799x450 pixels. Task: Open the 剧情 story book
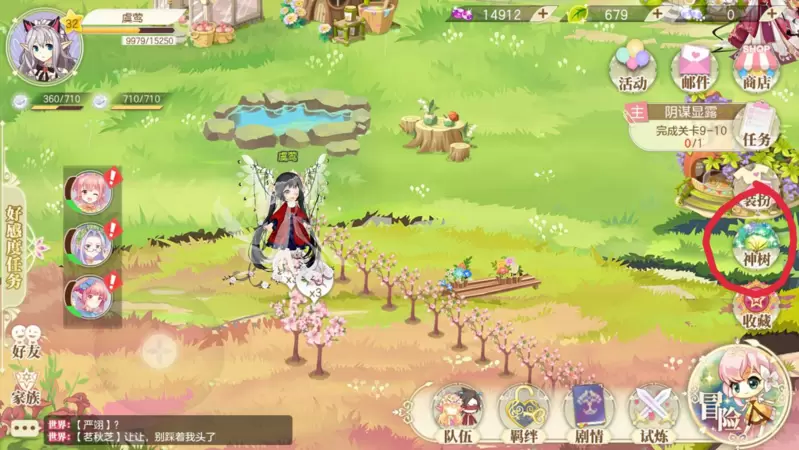[x=588, y=412]
